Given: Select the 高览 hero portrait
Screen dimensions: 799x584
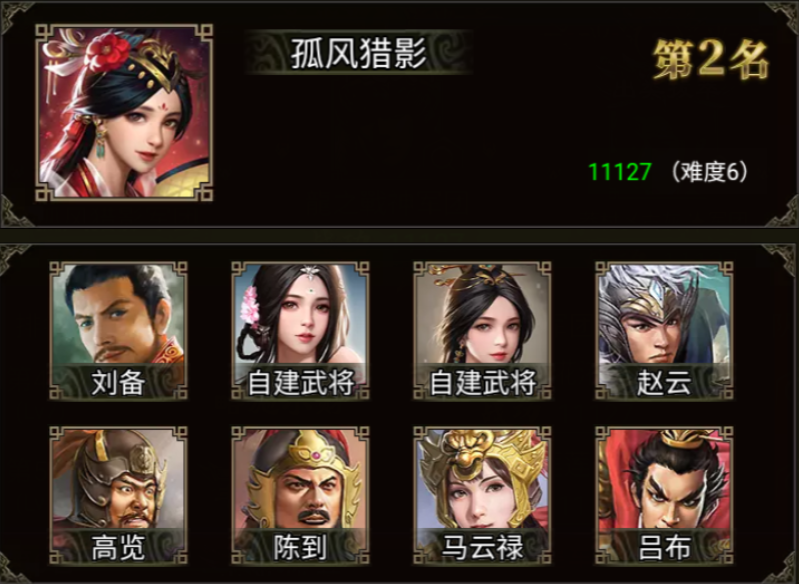Looking at the screenshot, I should click(118, 493).
